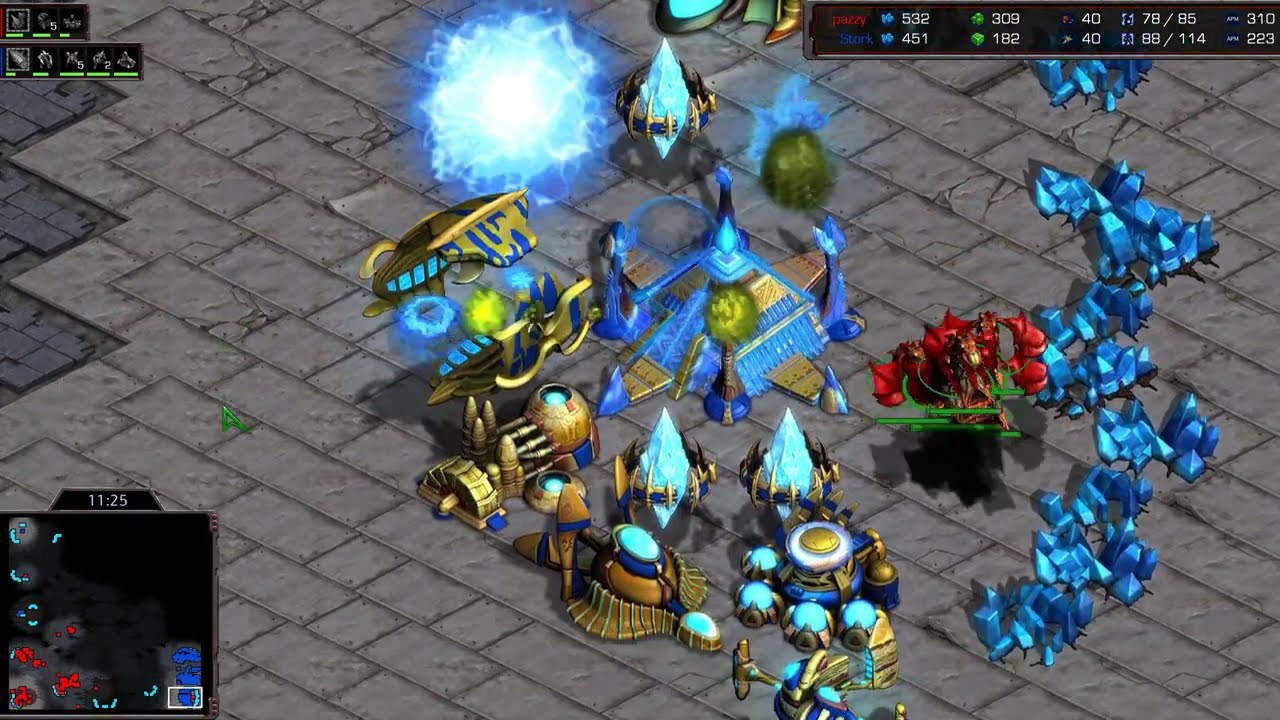1280x720 pixels.
Task: Click the blue row production icon showing 2
Action: pyautogui.click(x=100, y=60)
